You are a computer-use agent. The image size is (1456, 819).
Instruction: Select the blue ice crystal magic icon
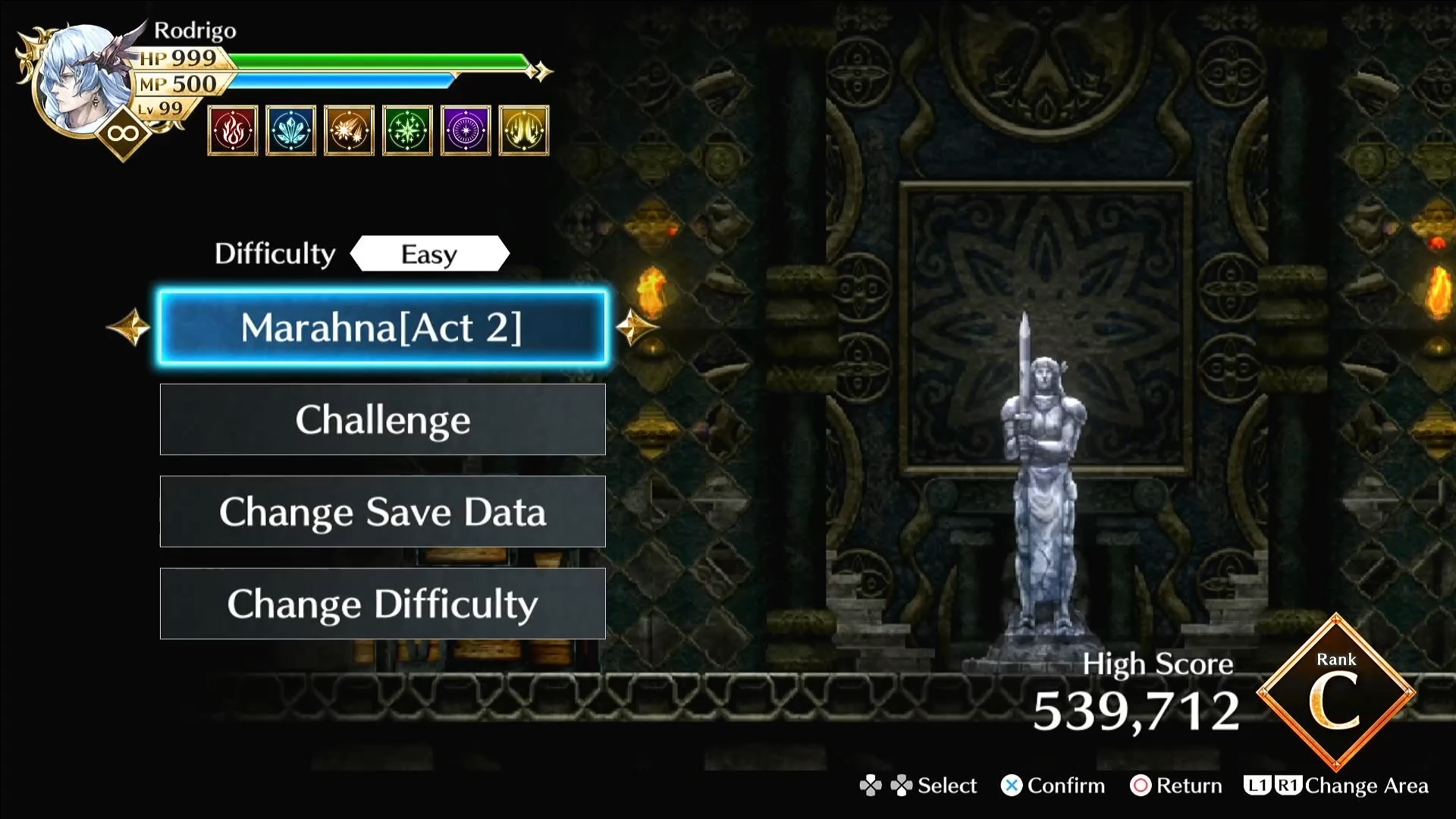(x=291, y=131)
